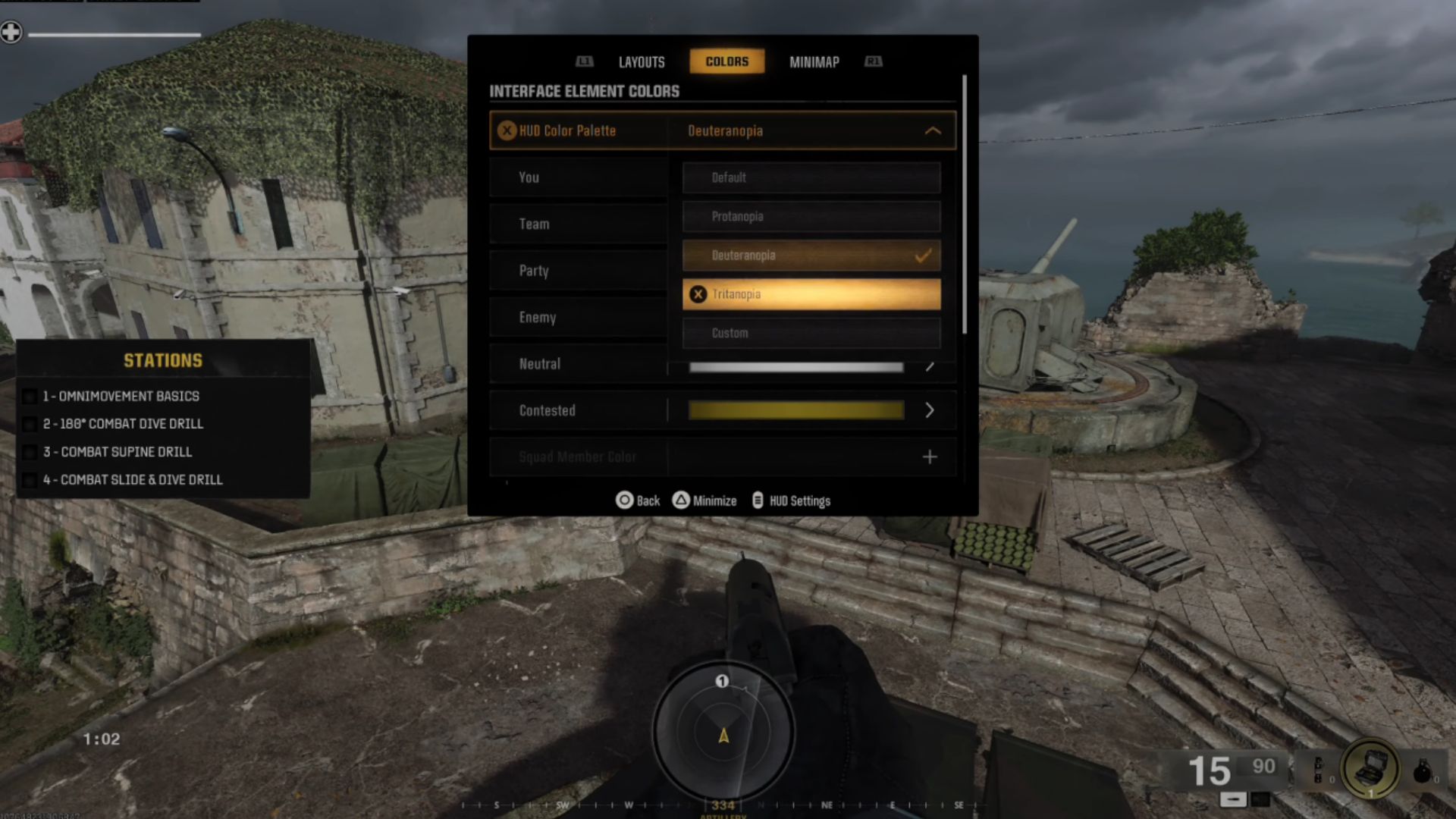The height and width of the screenshot is (819, 1456).
Task: Click the plus icon on Squad Member Color
Action: [x=930, y=457]
